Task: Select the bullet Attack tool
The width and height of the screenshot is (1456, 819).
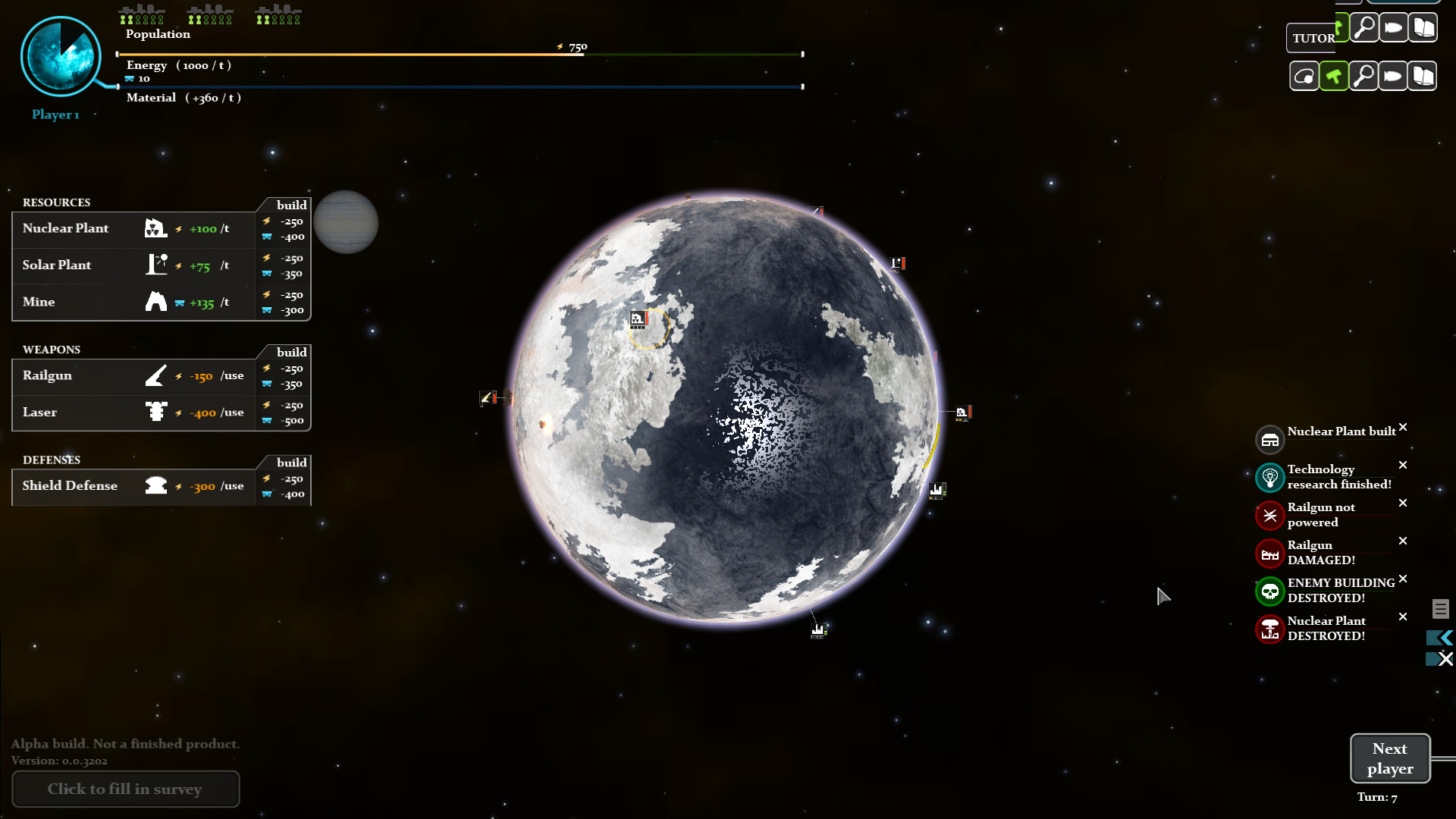Action: [x=1394, y=75]
